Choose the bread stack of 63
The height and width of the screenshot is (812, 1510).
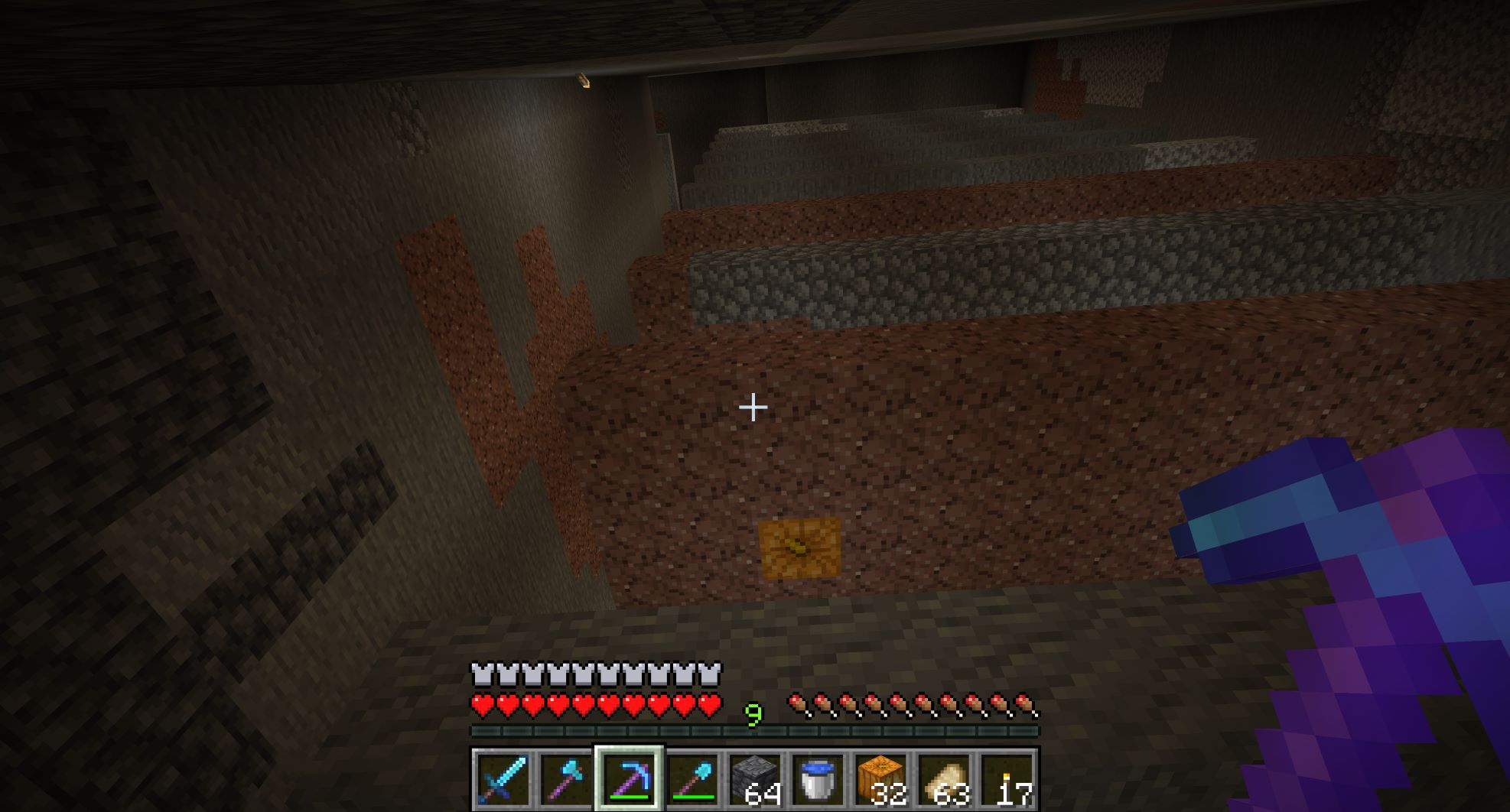pyautogui.click(x=945, y=779)
